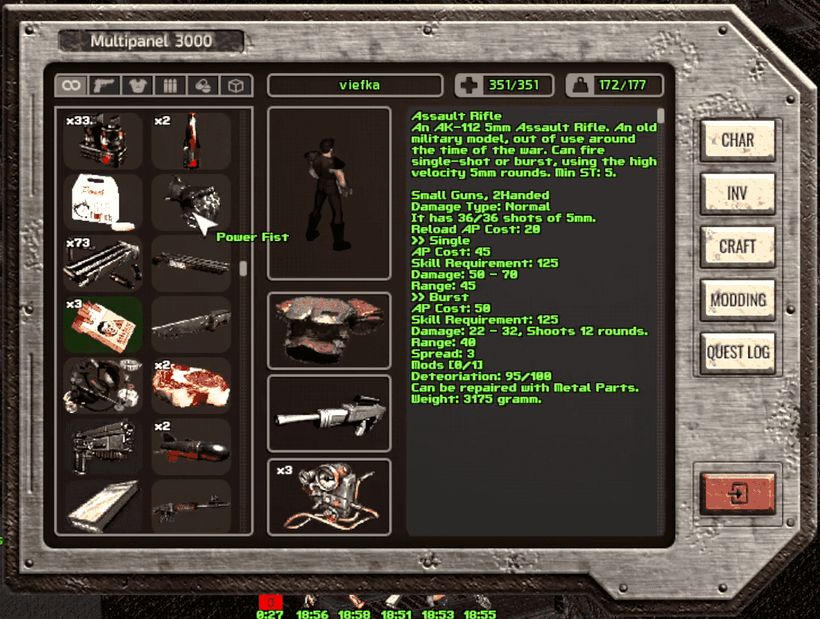The width and height of the screenshot is (820, 619).
Task: Filter inventory by ammo bullets tab
Action: pyautogui.click(x=170, y=86)
